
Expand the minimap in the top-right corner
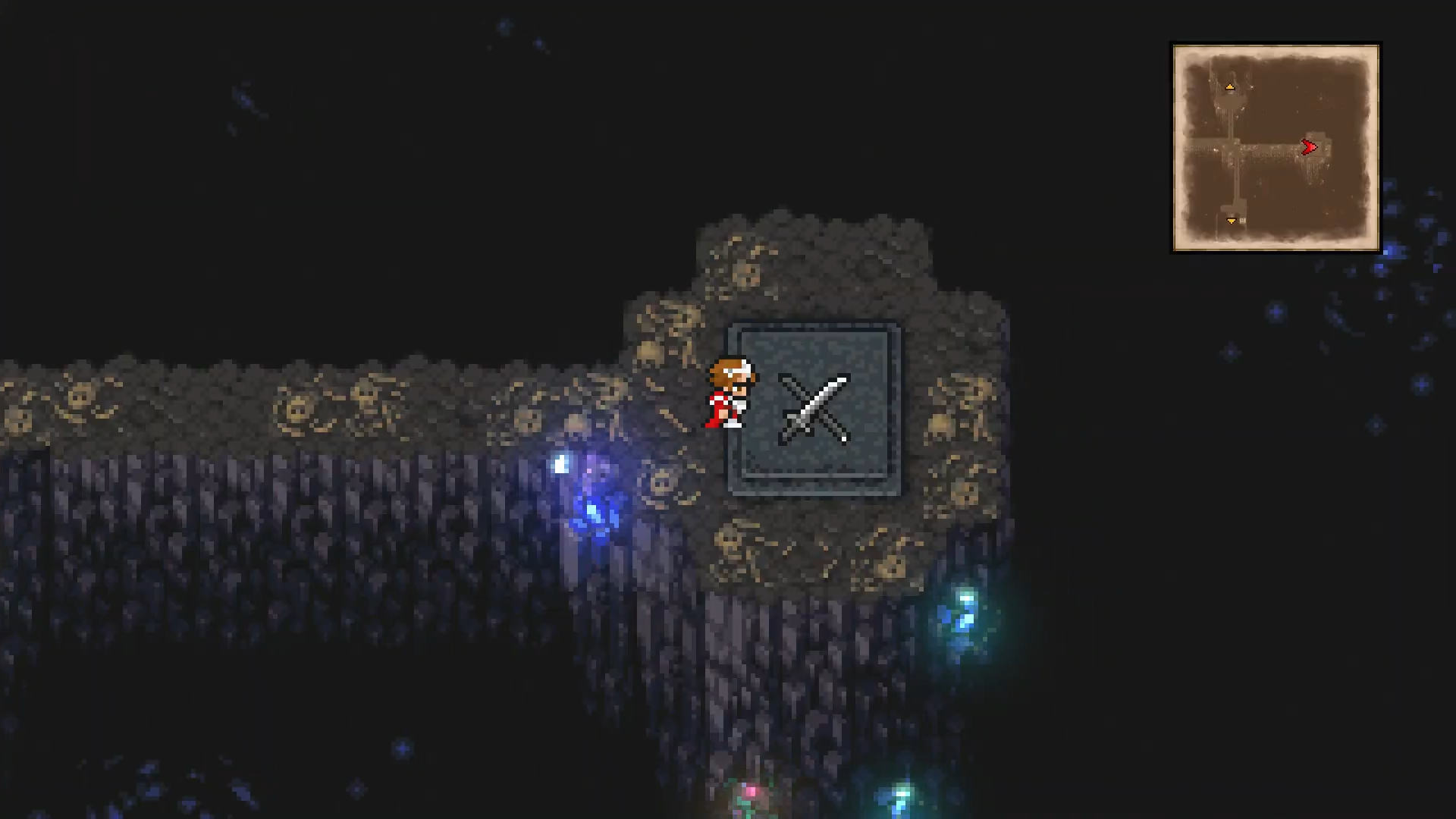(1275, 146)
